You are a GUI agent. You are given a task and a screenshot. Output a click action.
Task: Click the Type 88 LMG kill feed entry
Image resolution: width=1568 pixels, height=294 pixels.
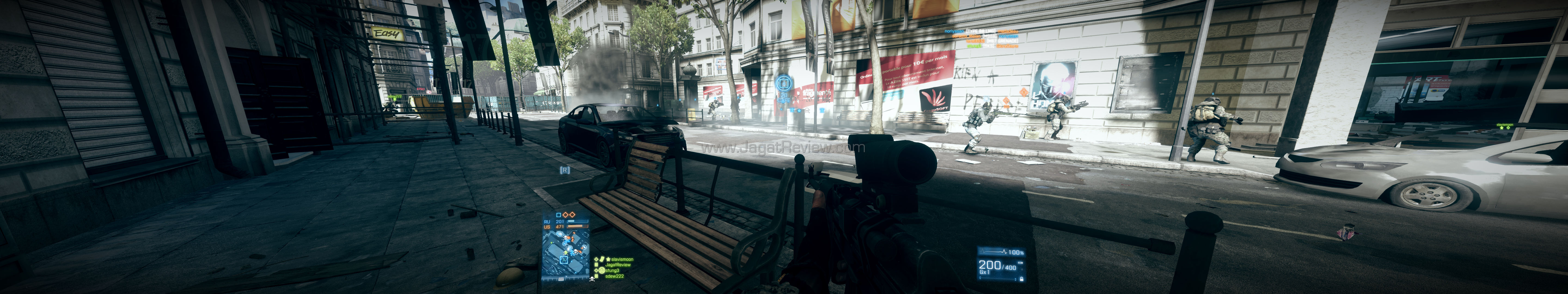981,31
